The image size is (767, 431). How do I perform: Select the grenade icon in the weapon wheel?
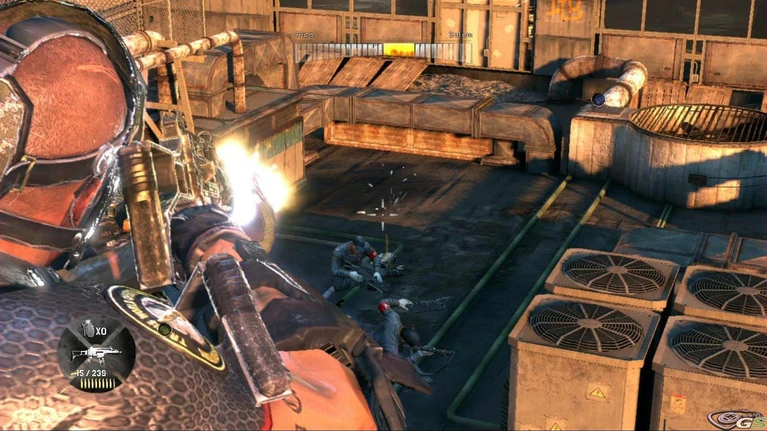coord(87,331)
